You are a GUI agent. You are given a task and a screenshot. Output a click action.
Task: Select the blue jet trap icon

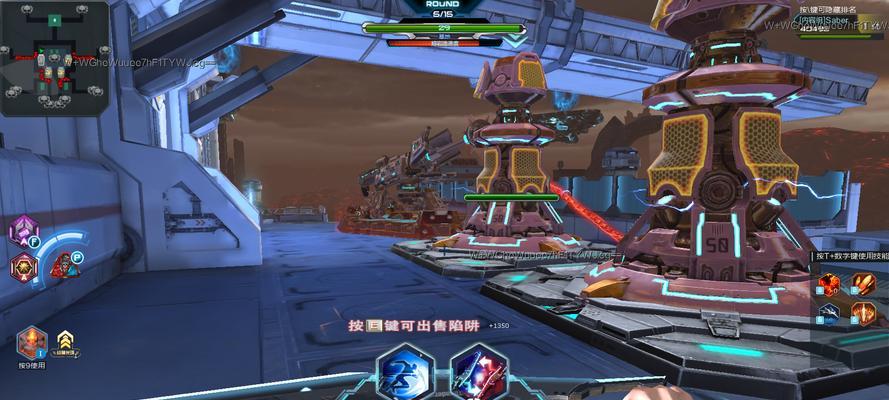point(830,314)
